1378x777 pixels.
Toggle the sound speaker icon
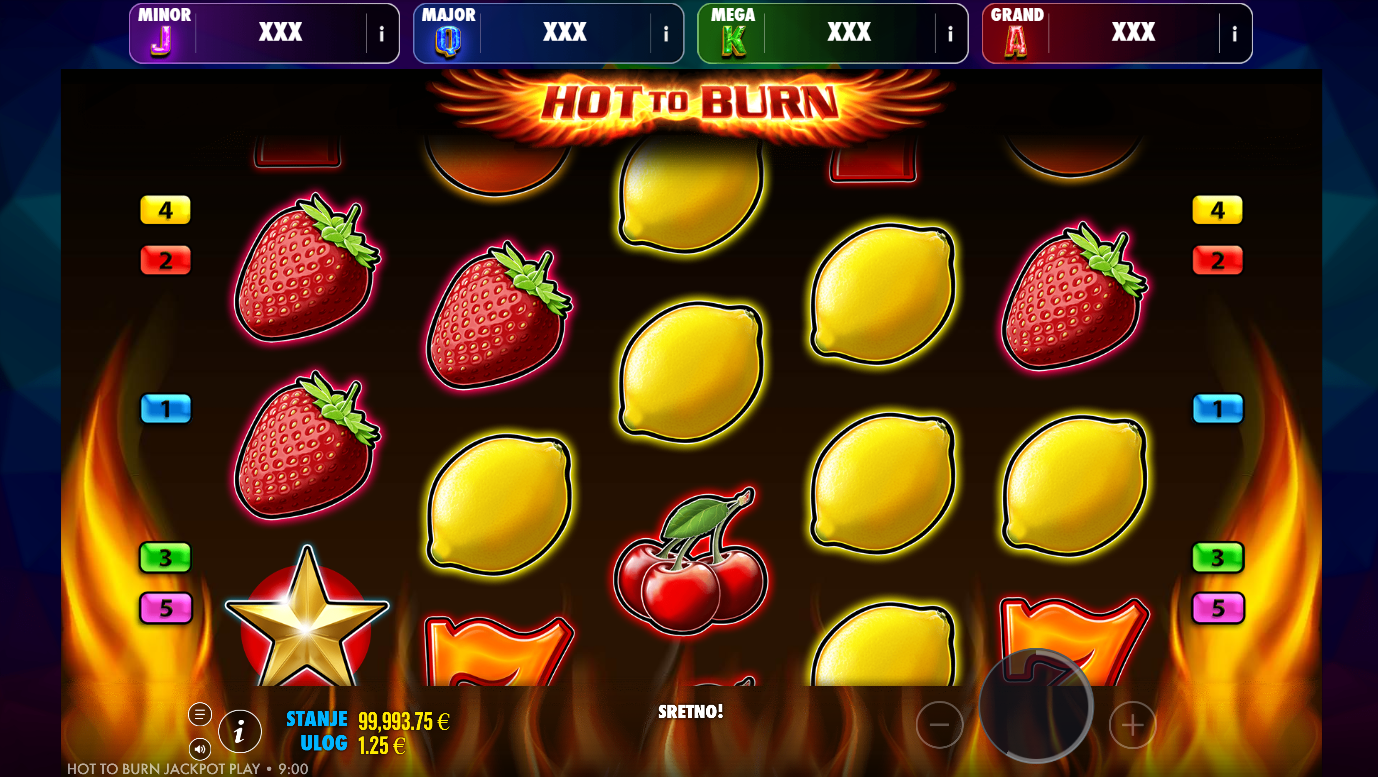point(200,748)
